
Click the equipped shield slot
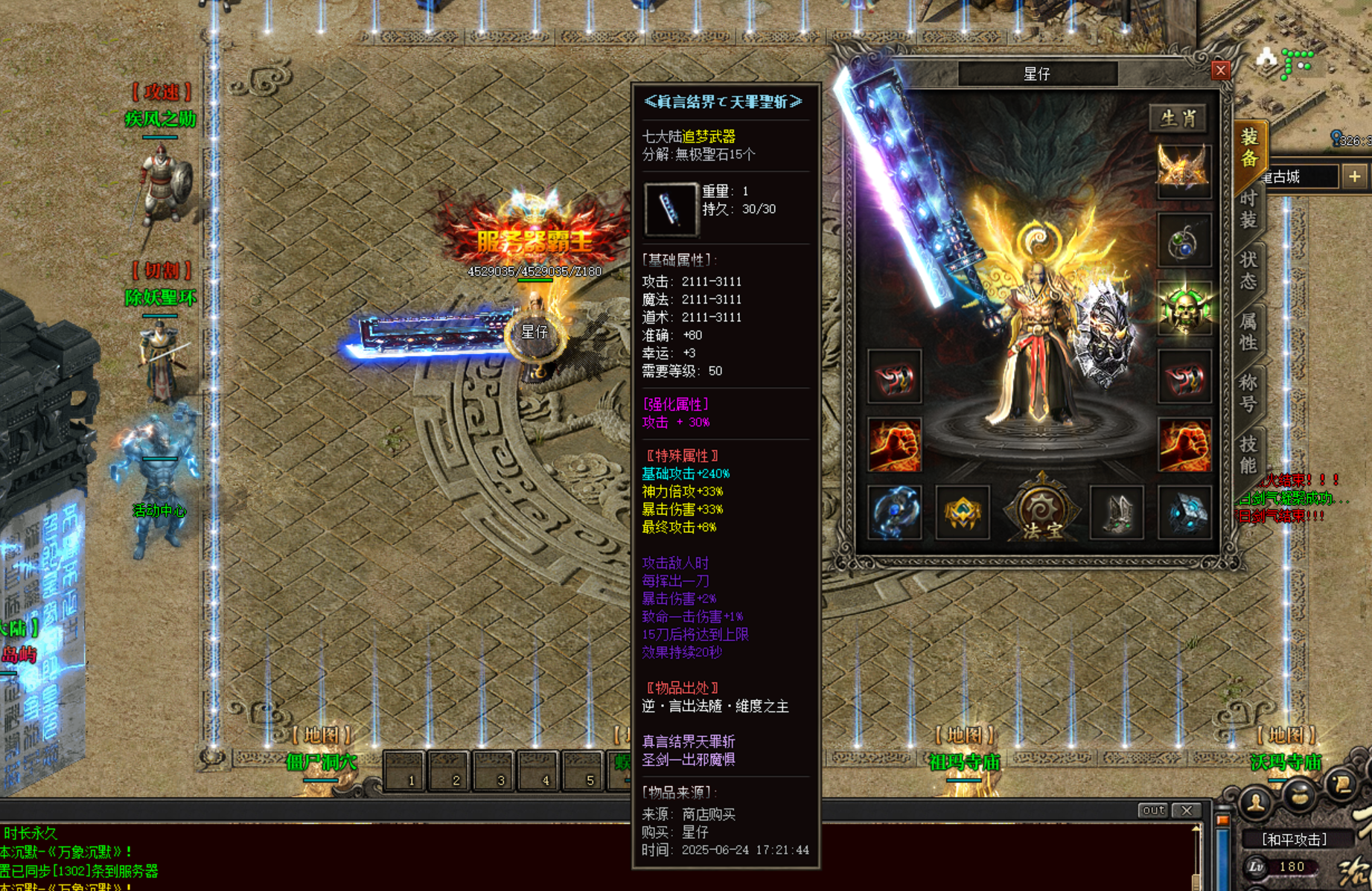click(x=1104, y=339)
